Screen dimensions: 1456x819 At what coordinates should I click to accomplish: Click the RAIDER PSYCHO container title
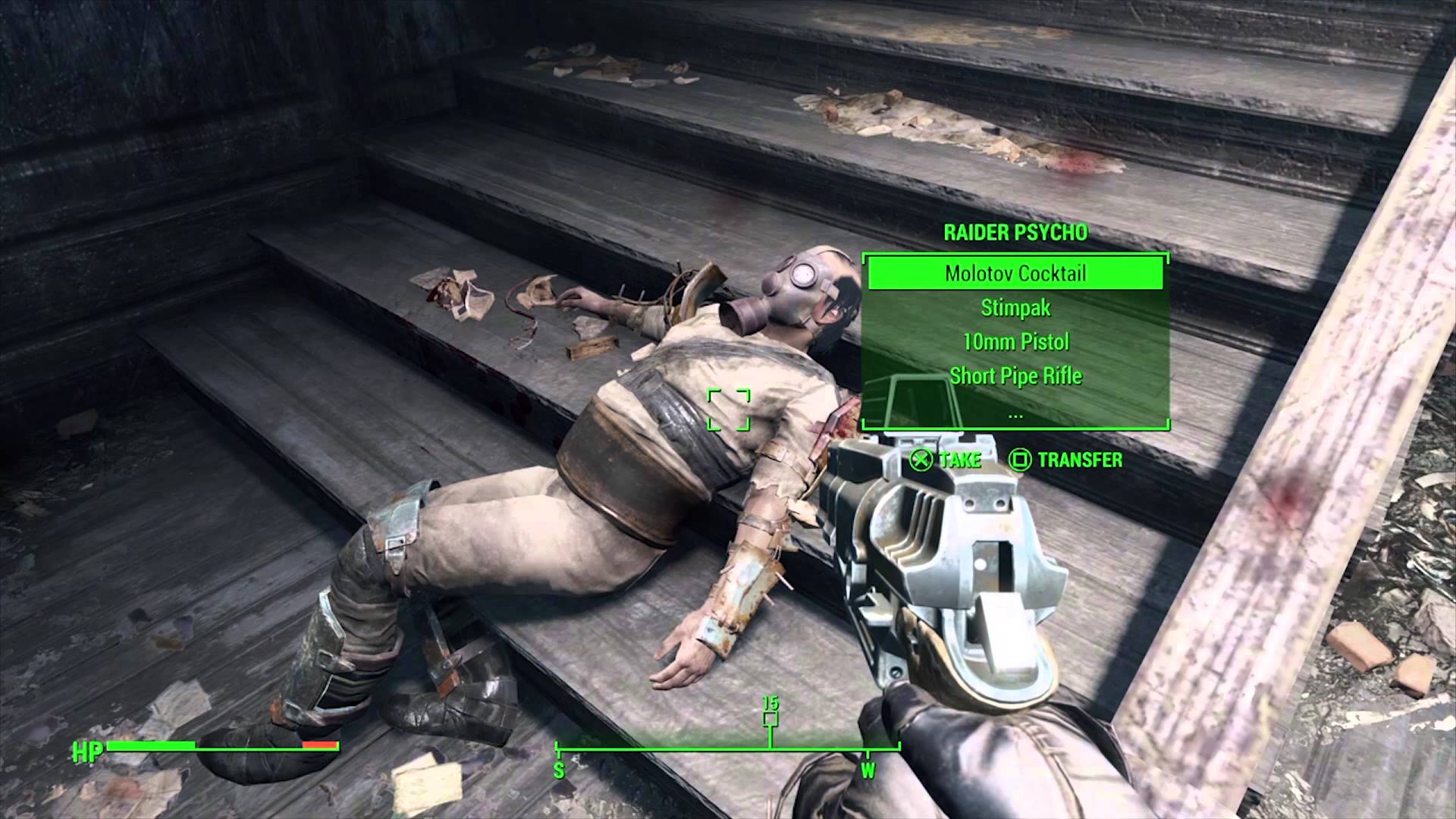pos(1015,233)
